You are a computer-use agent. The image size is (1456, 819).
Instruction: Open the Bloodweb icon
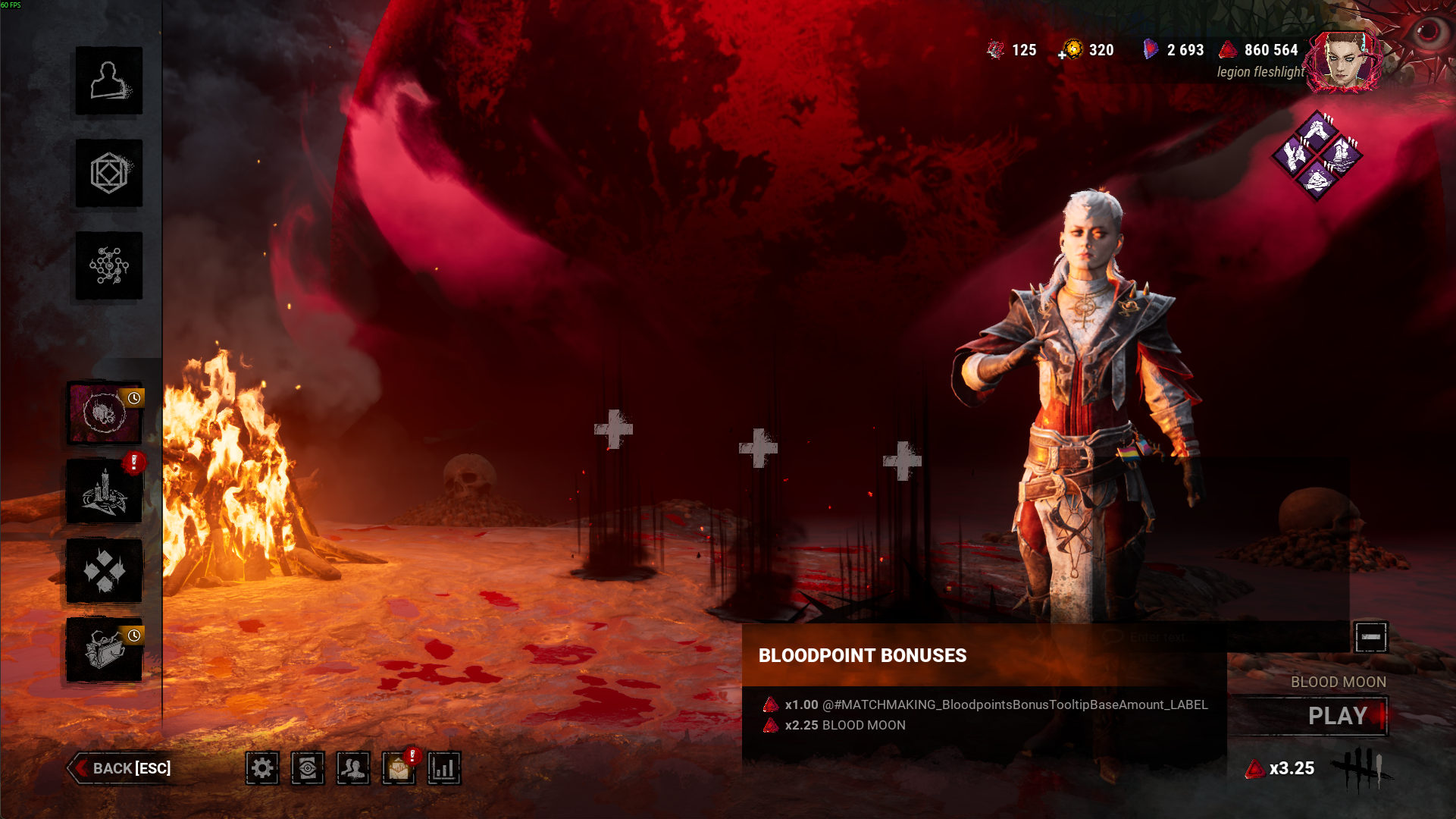(x=108, y=266)
